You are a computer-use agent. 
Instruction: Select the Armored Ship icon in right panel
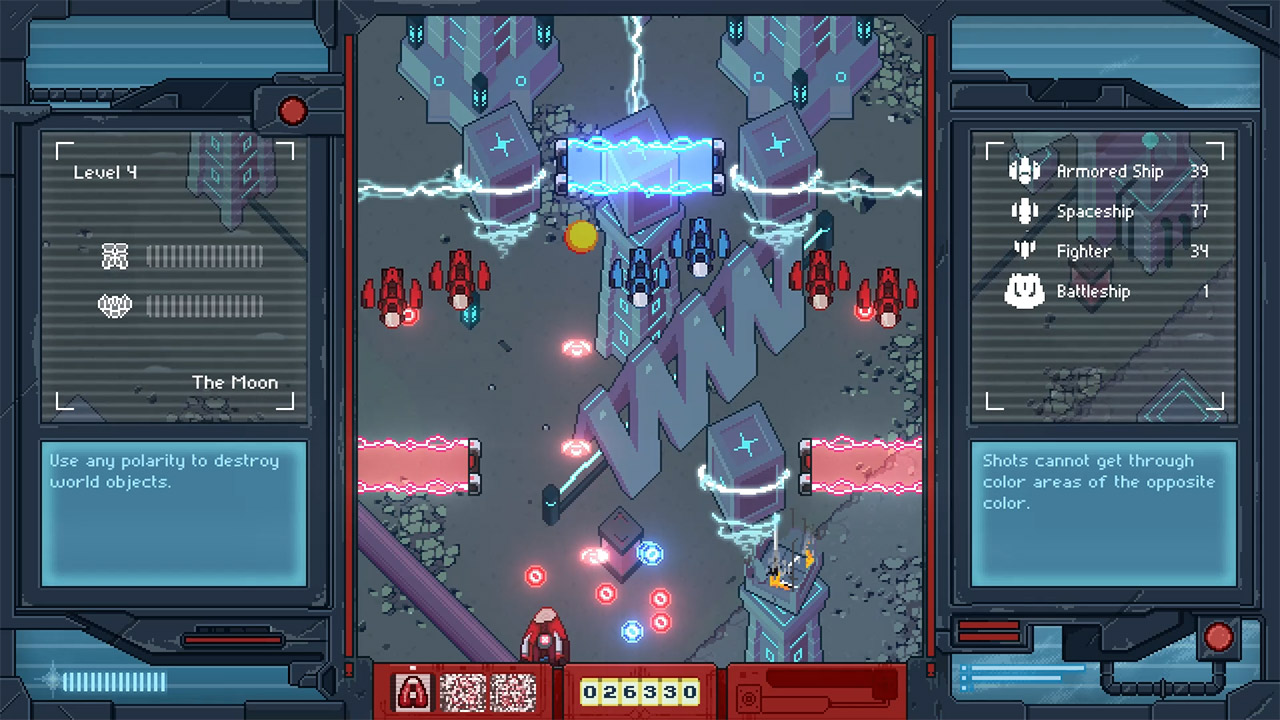pos(1024,170)
